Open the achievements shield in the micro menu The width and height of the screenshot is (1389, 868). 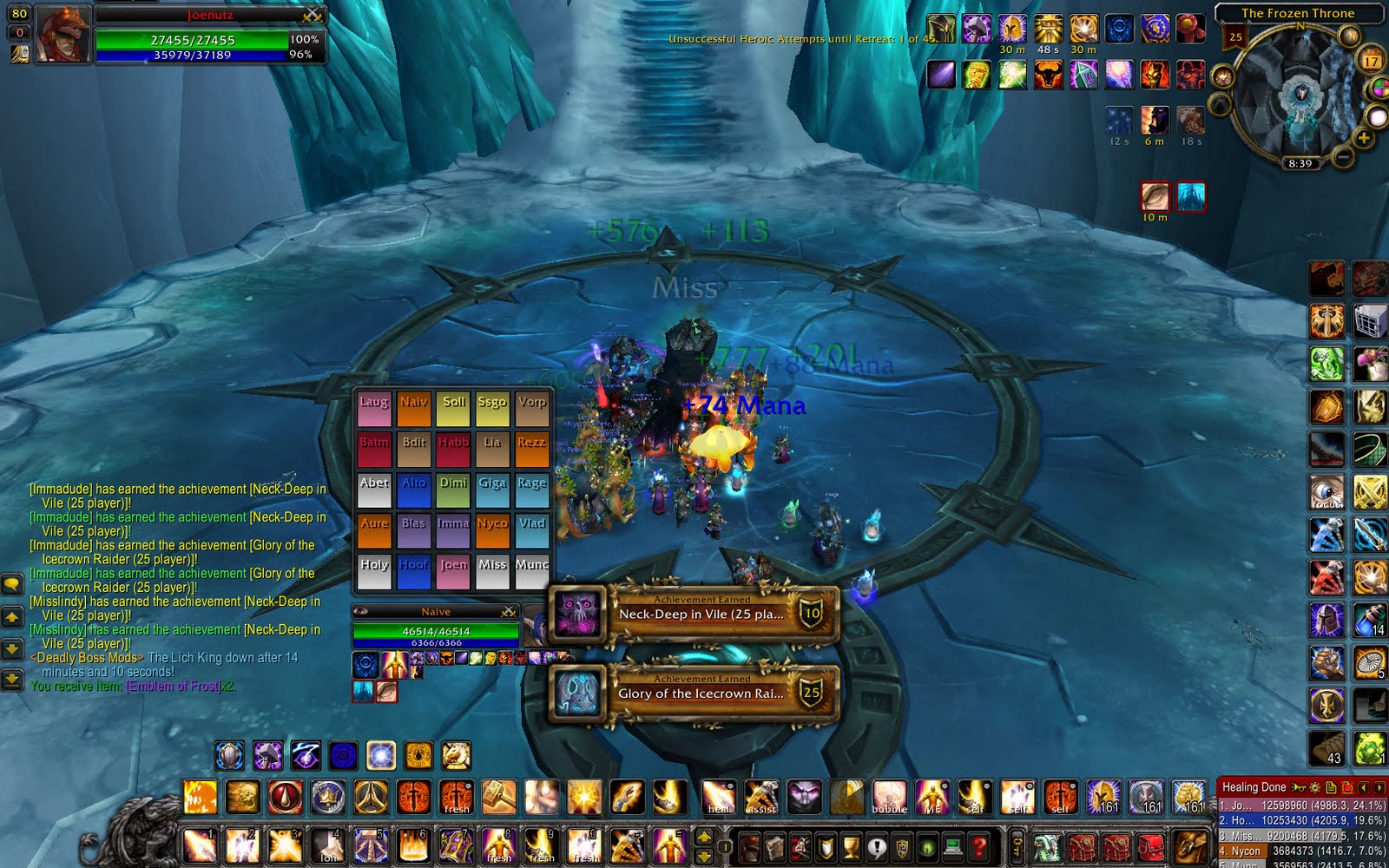tap(825, 848)
